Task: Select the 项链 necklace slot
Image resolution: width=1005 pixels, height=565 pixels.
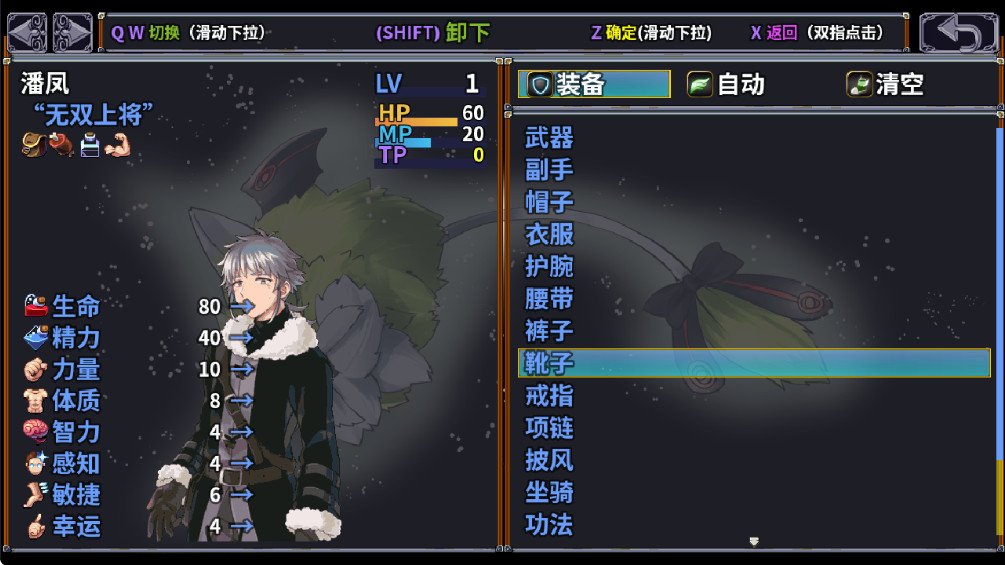Action: point(550,427)
